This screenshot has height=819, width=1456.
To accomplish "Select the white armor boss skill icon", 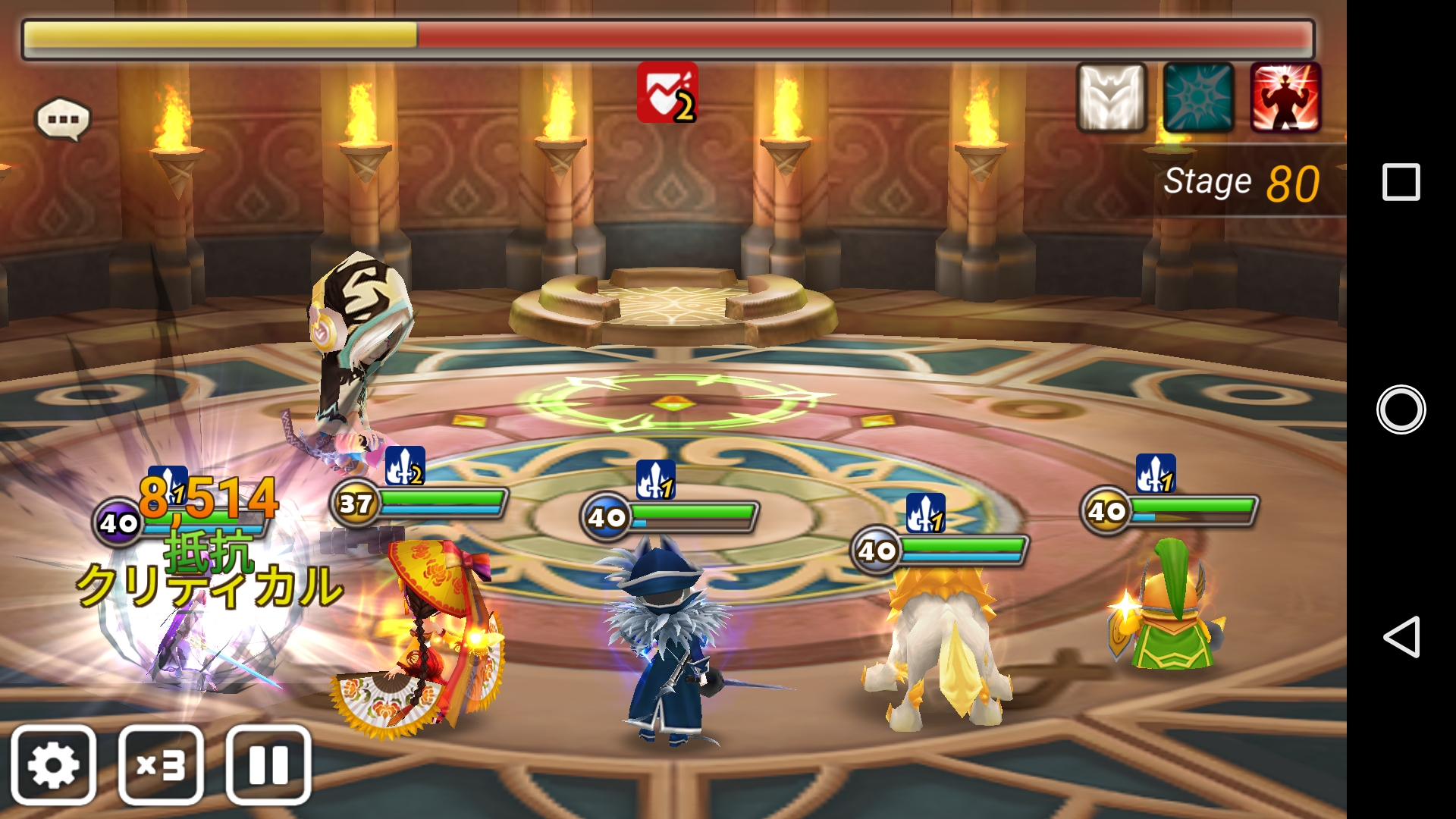I will [1111, 98].
